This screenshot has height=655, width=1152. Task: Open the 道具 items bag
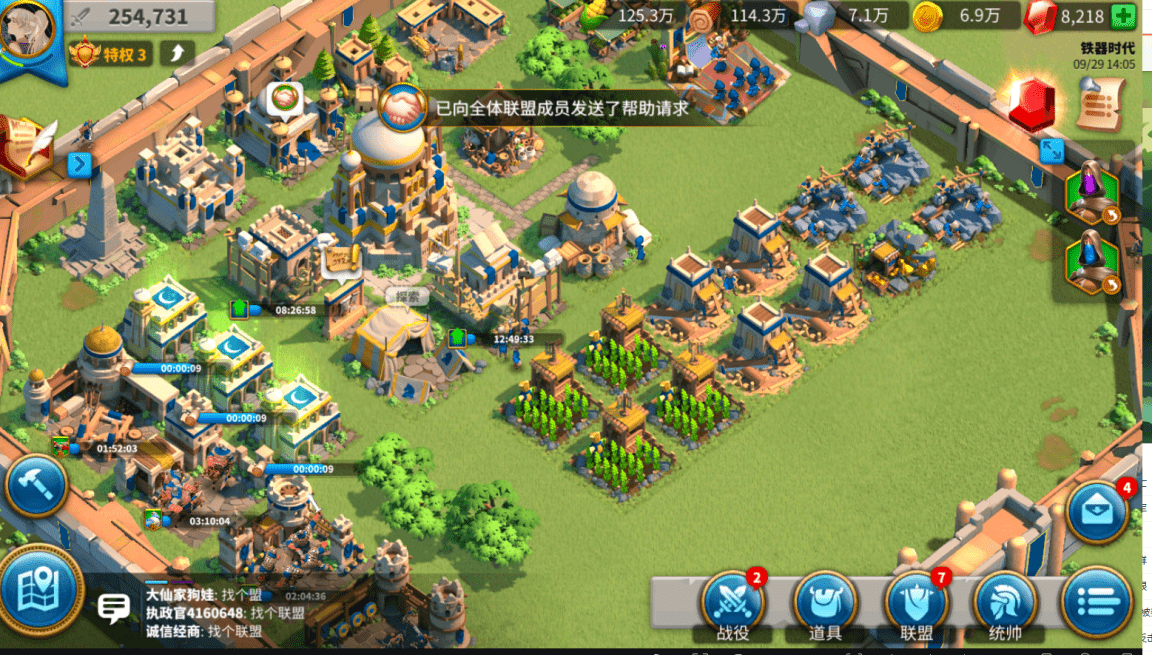pyautogui.click(x=825, y=602)
